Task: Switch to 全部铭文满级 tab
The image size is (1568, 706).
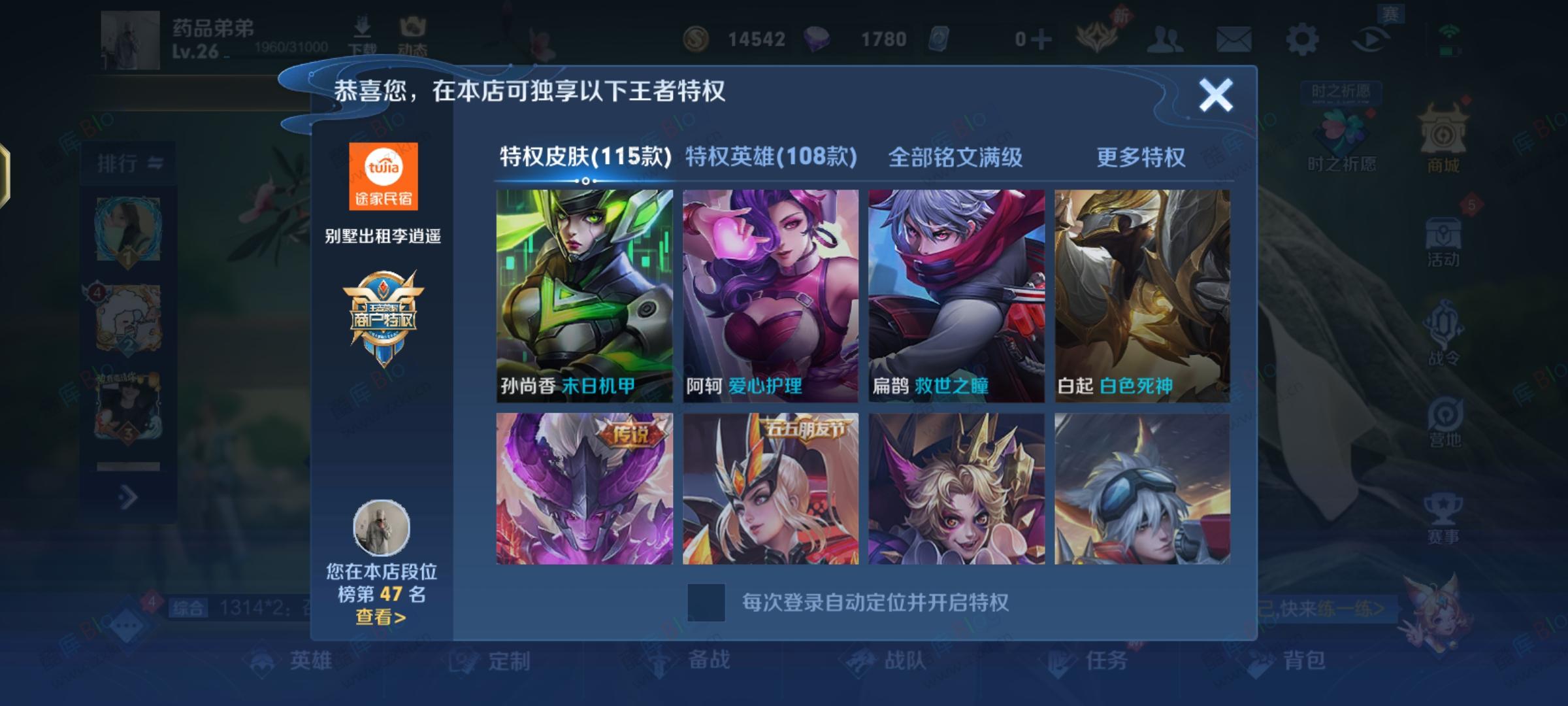Action: pos(956,157)
